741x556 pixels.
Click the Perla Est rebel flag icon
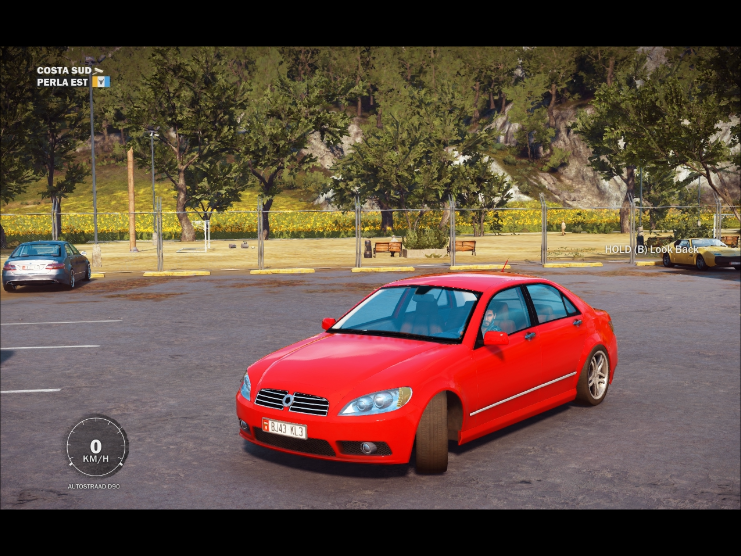click(x=101, y=81)
